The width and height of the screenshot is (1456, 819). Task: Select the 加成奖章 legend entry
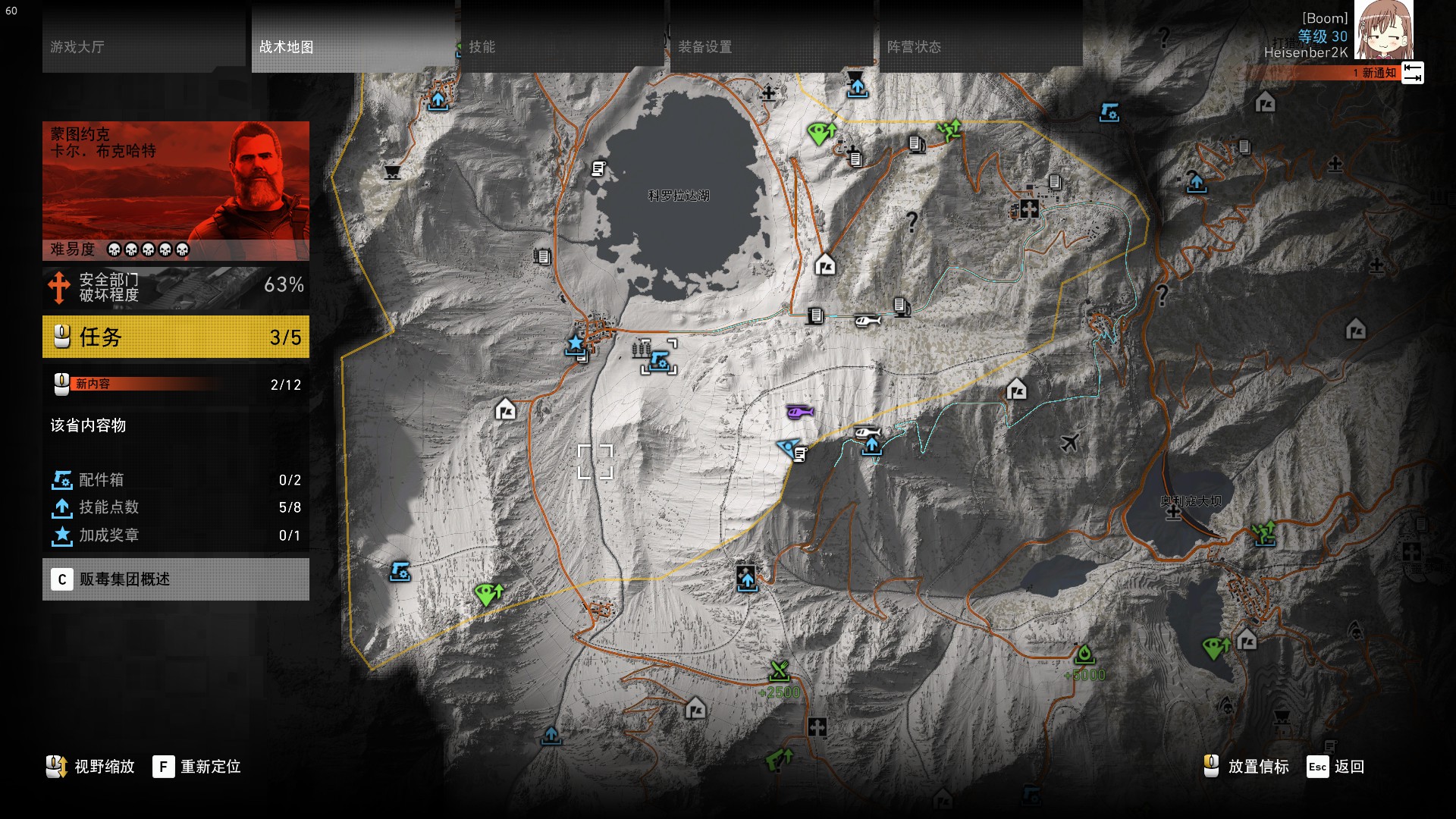(176, 535)
